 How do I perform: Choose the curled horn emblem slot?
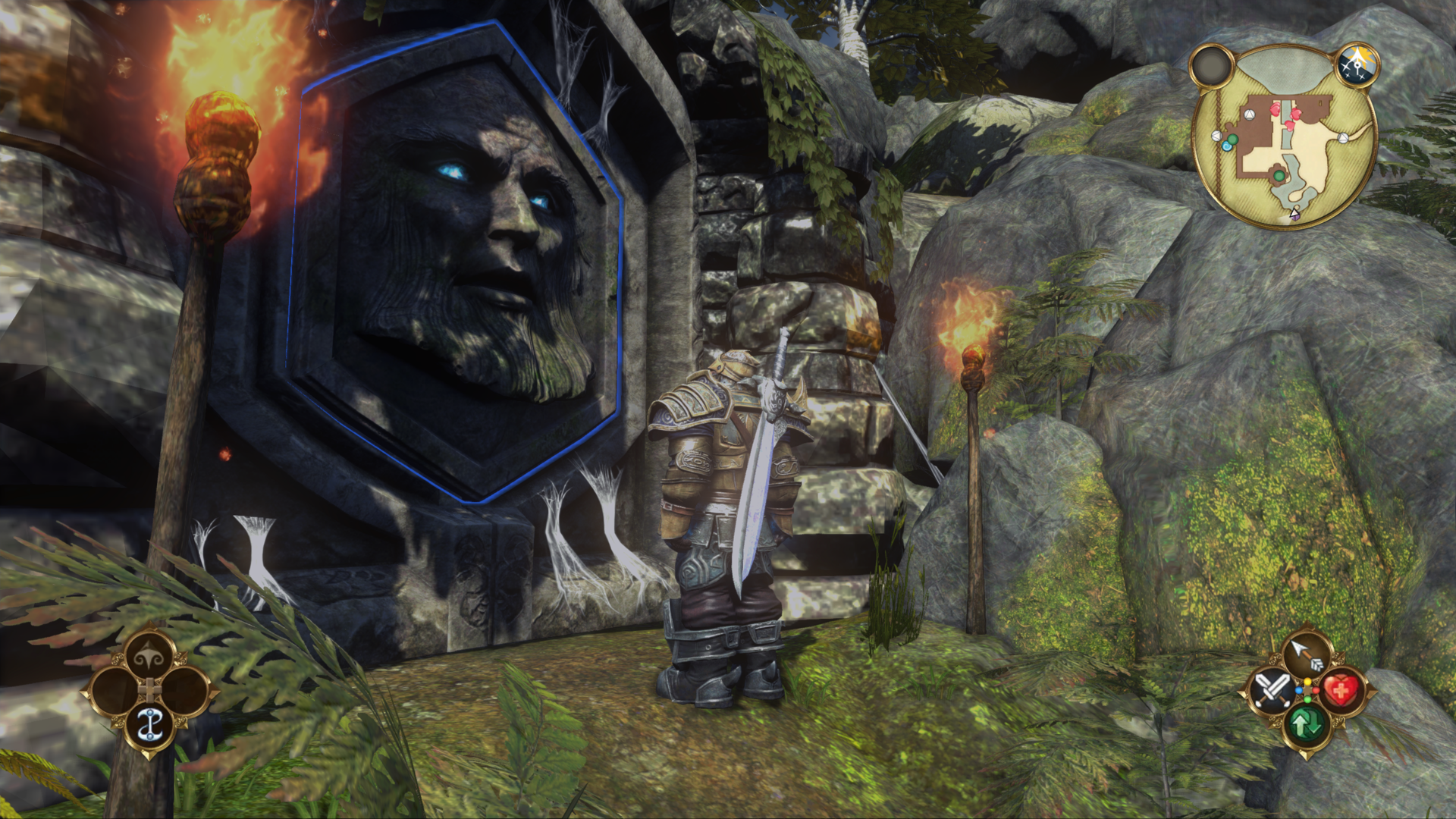point(150,657)
